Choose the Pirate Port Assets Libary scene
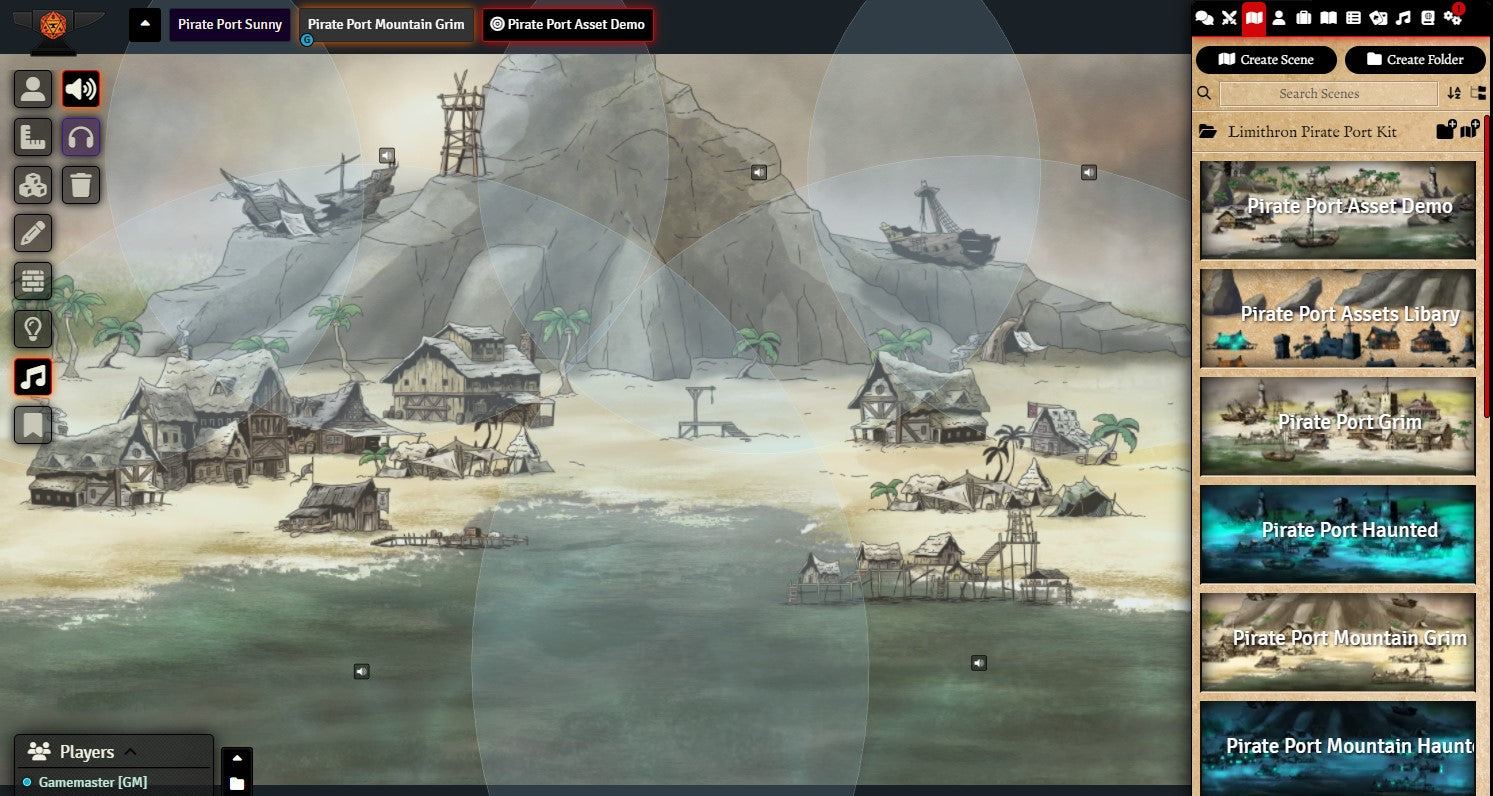 pyautogui.click(x=1337, y=317)
